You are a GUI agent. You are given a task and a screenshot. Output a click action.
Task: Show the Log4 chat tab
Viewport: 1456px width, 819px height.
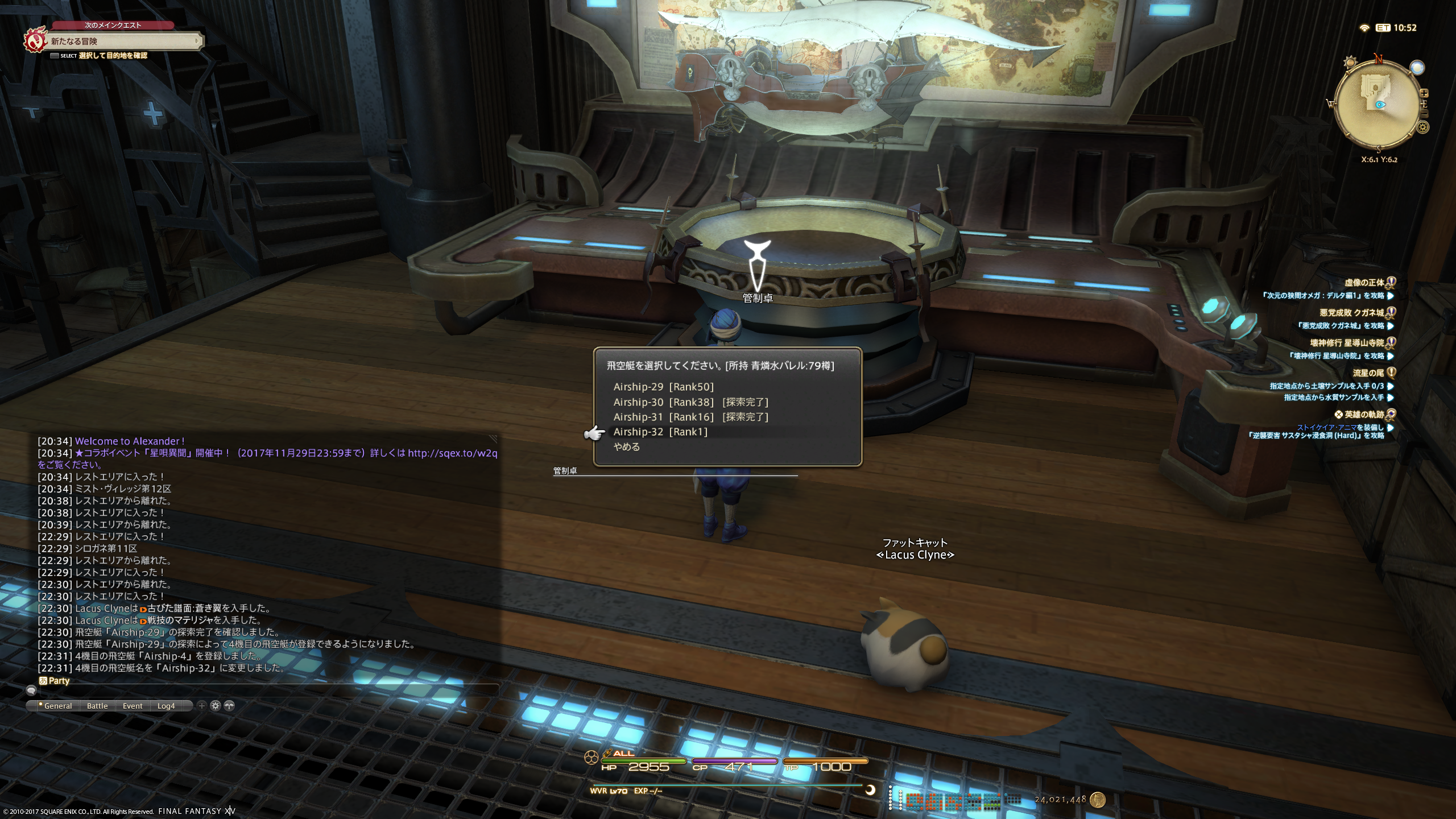(x=166, y=706)
